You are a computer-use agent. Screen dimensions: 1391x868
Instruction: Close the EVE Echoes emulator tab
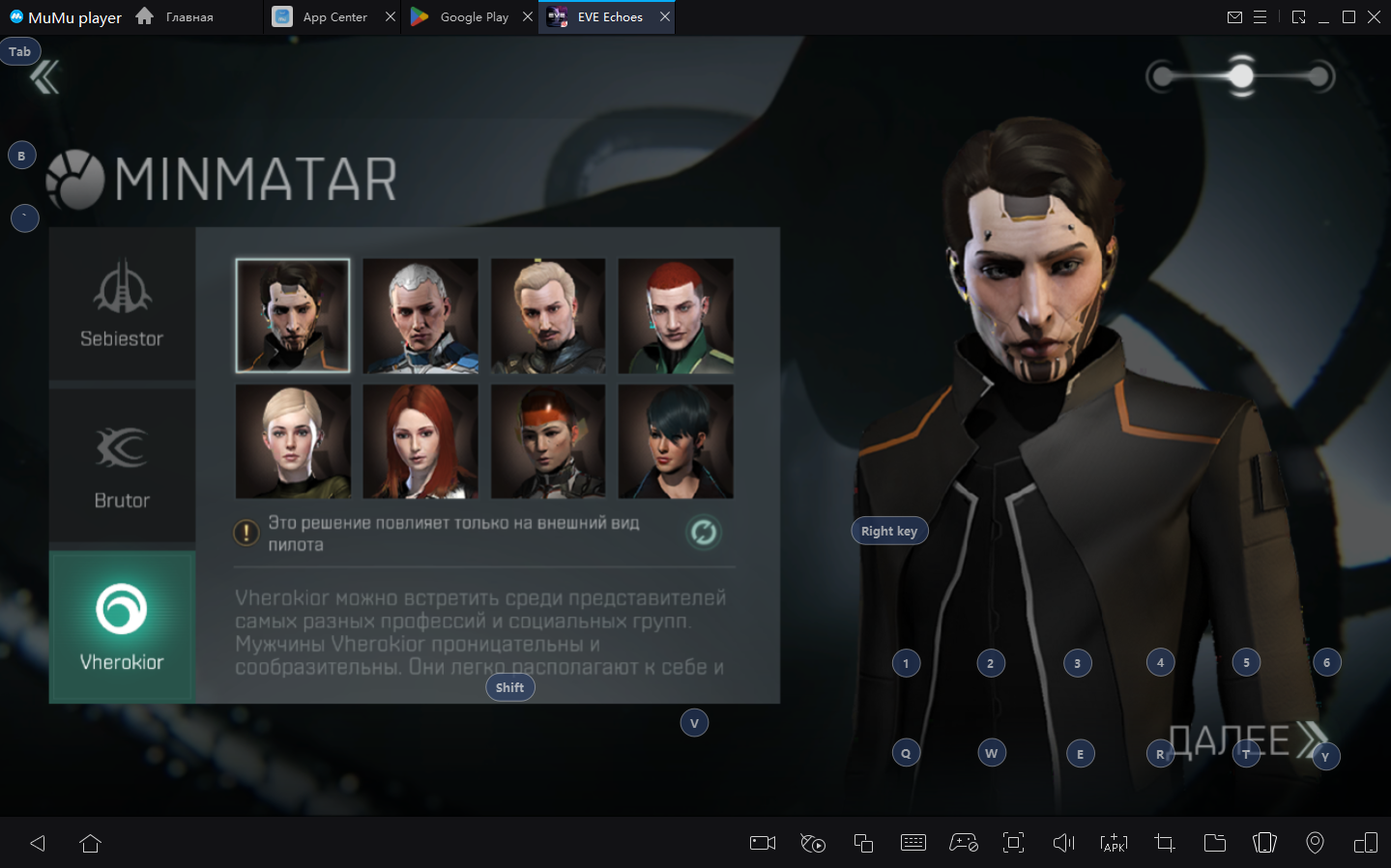(x=665, y=17)
